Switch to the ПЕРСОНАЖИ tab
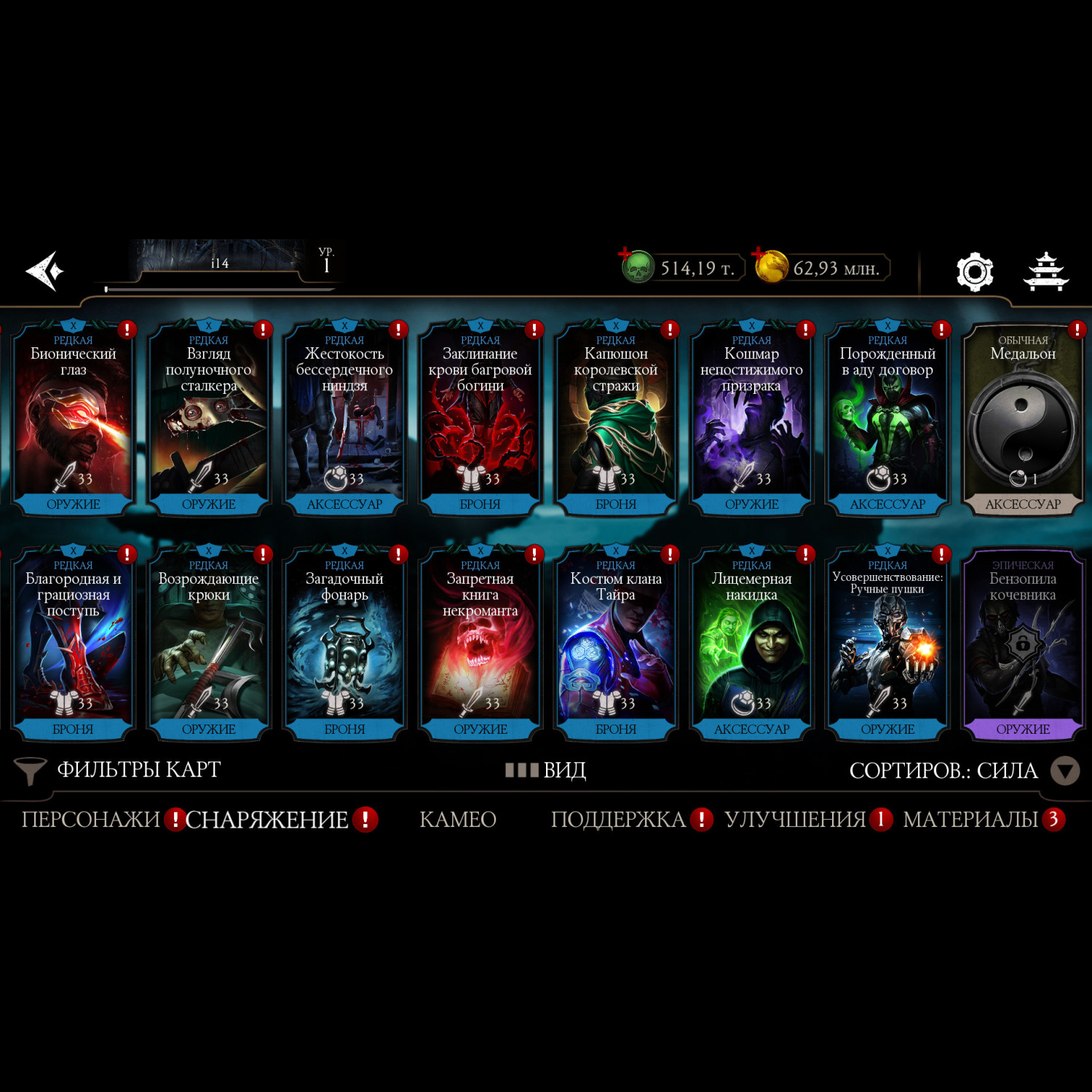Image resolution: width=1092 pixels, height=1092 pixels. [x=90, y=820]
